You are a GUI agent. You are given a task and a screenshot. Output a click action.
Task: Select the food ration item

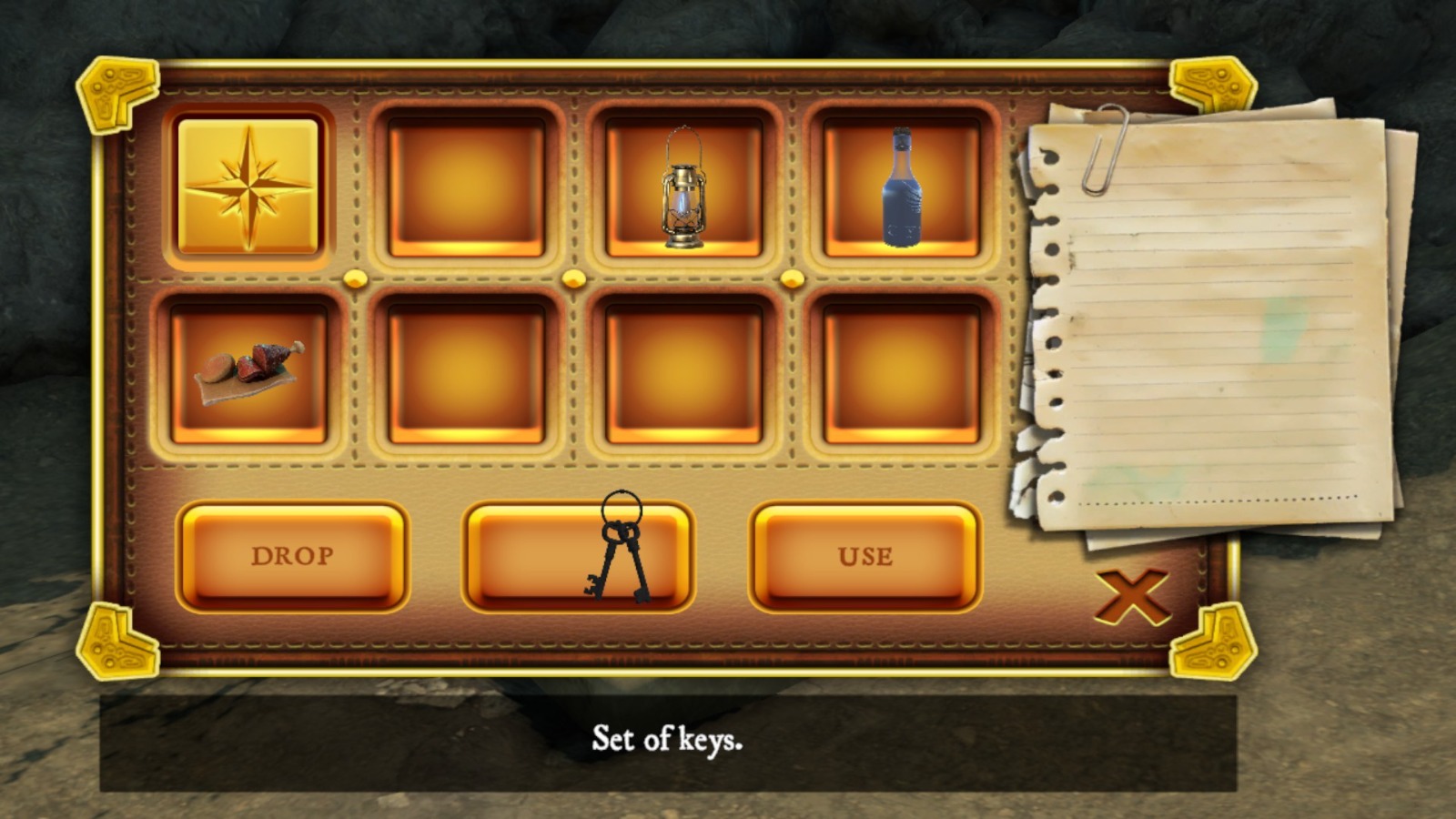(x=248, y=373)
